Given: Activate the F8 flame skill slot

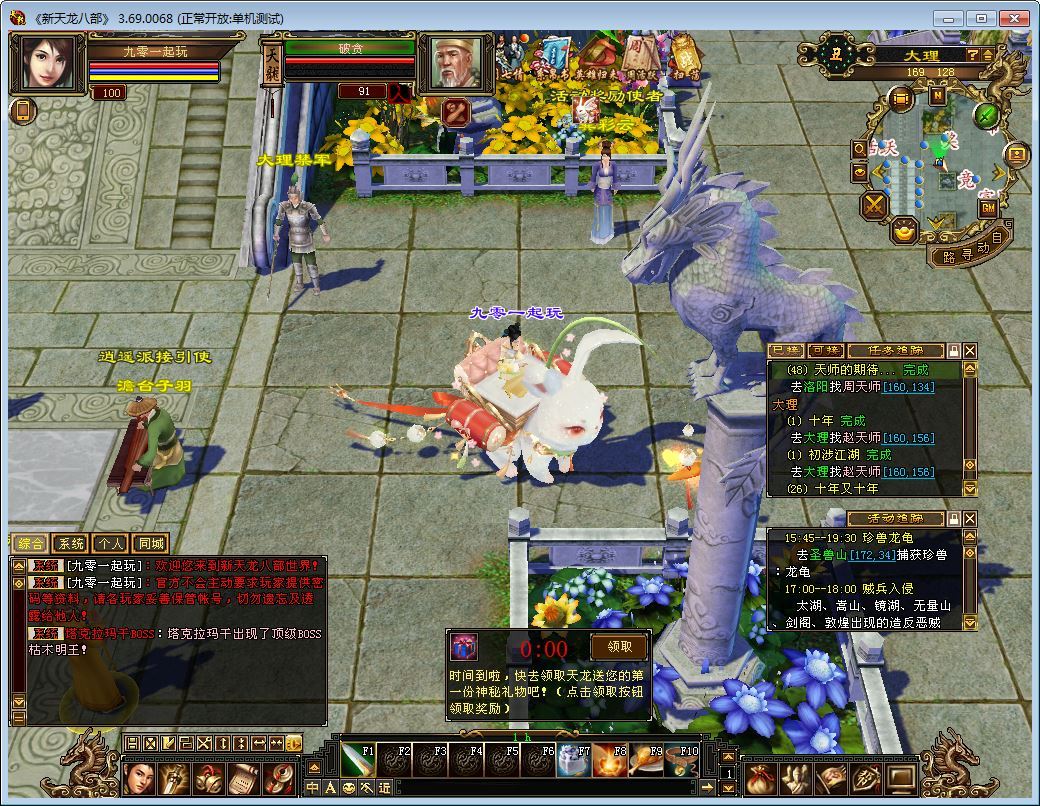Looking at the screenshot, I should point(610,761).
